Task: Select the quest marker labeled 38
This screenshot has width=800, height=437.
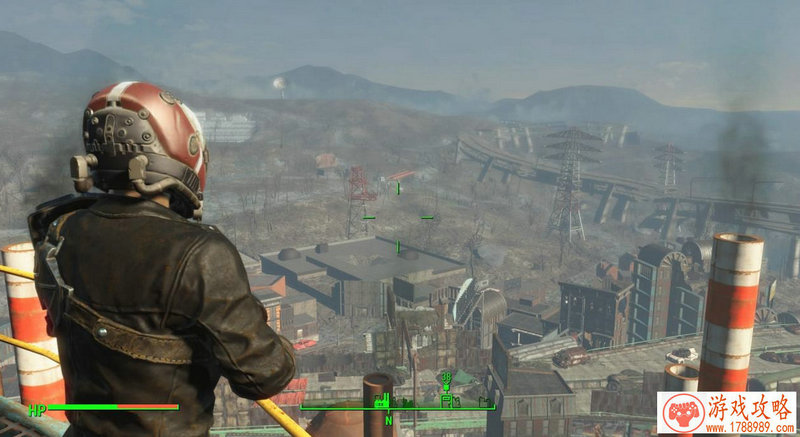Action: pyautogui.click(x=446, y=378)
